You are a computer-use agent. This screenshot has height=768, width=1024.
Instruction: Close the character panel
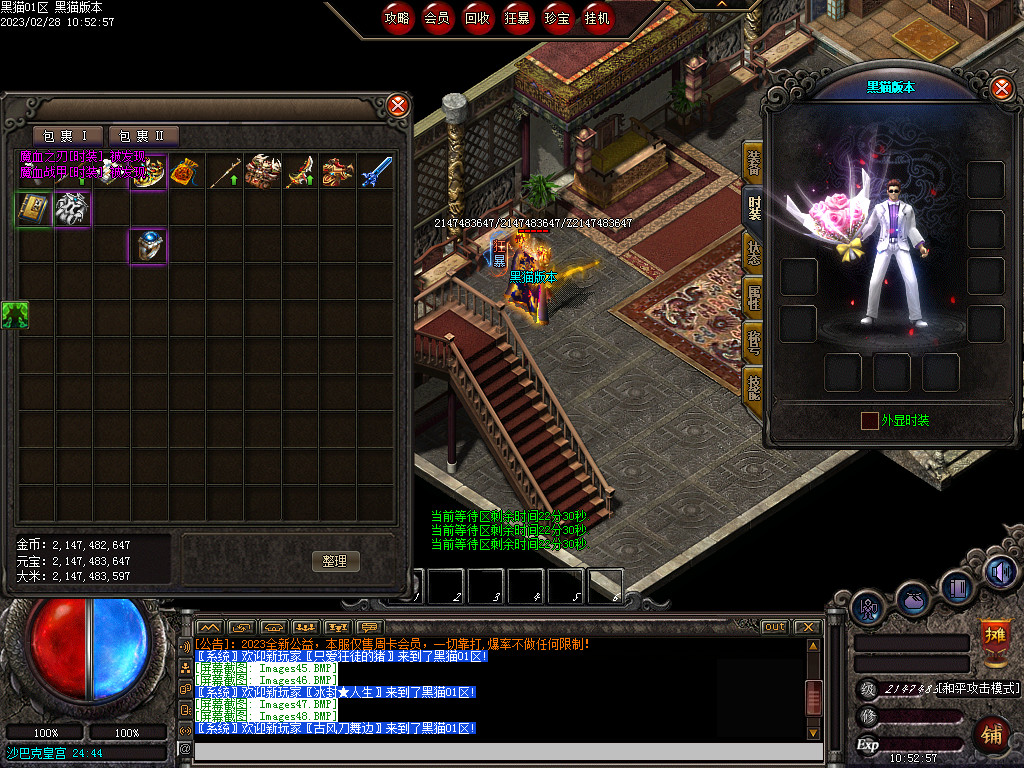click(x=1003, y=89)
